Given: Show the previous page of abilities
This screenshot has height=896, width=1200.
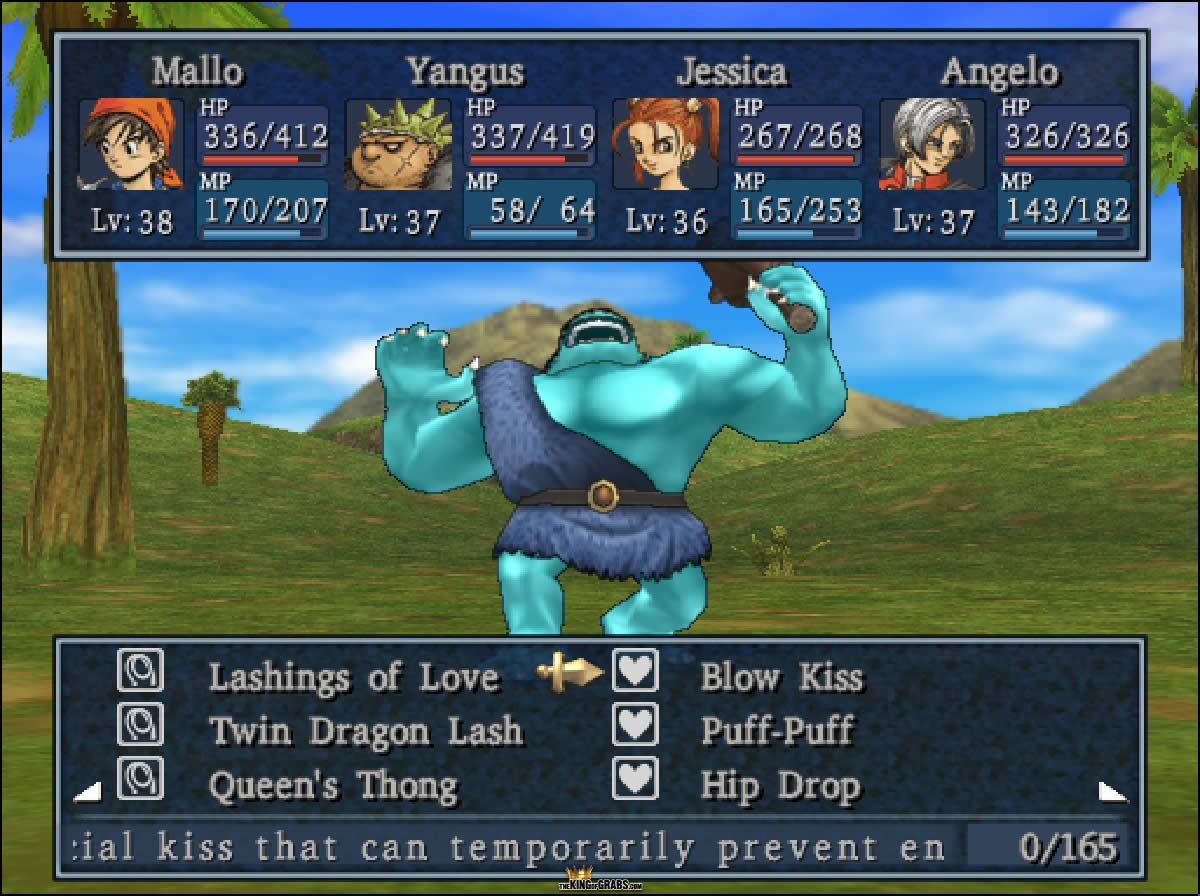Looking at the screenshot, I should pyautogui.click(x=88, y=792).
